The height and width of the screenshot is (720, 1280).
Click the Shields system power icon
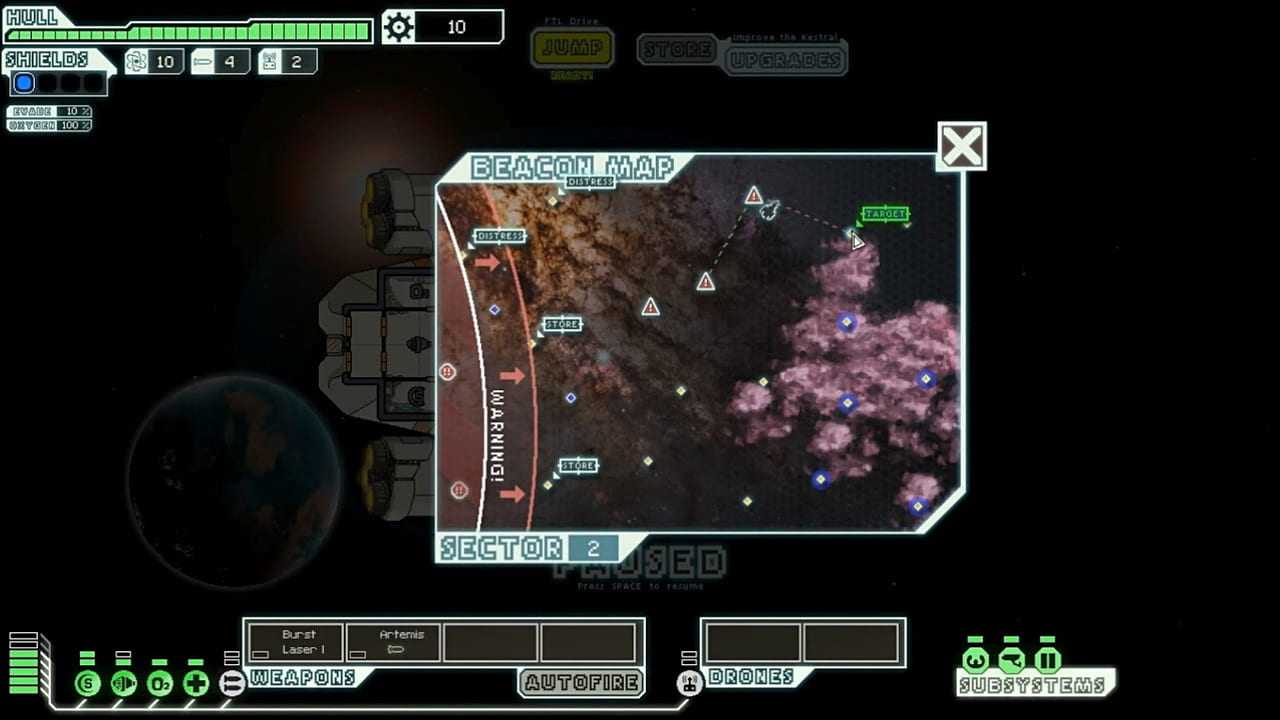(87, 684)
